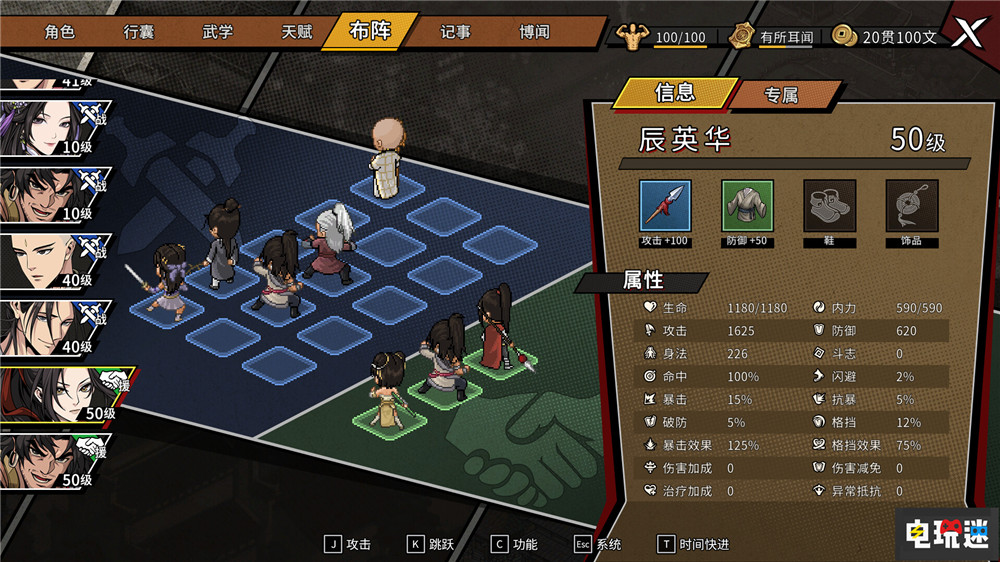Select the spear weapon slot with 攻击+100
1000x562 pixels.
pos(666,207)
